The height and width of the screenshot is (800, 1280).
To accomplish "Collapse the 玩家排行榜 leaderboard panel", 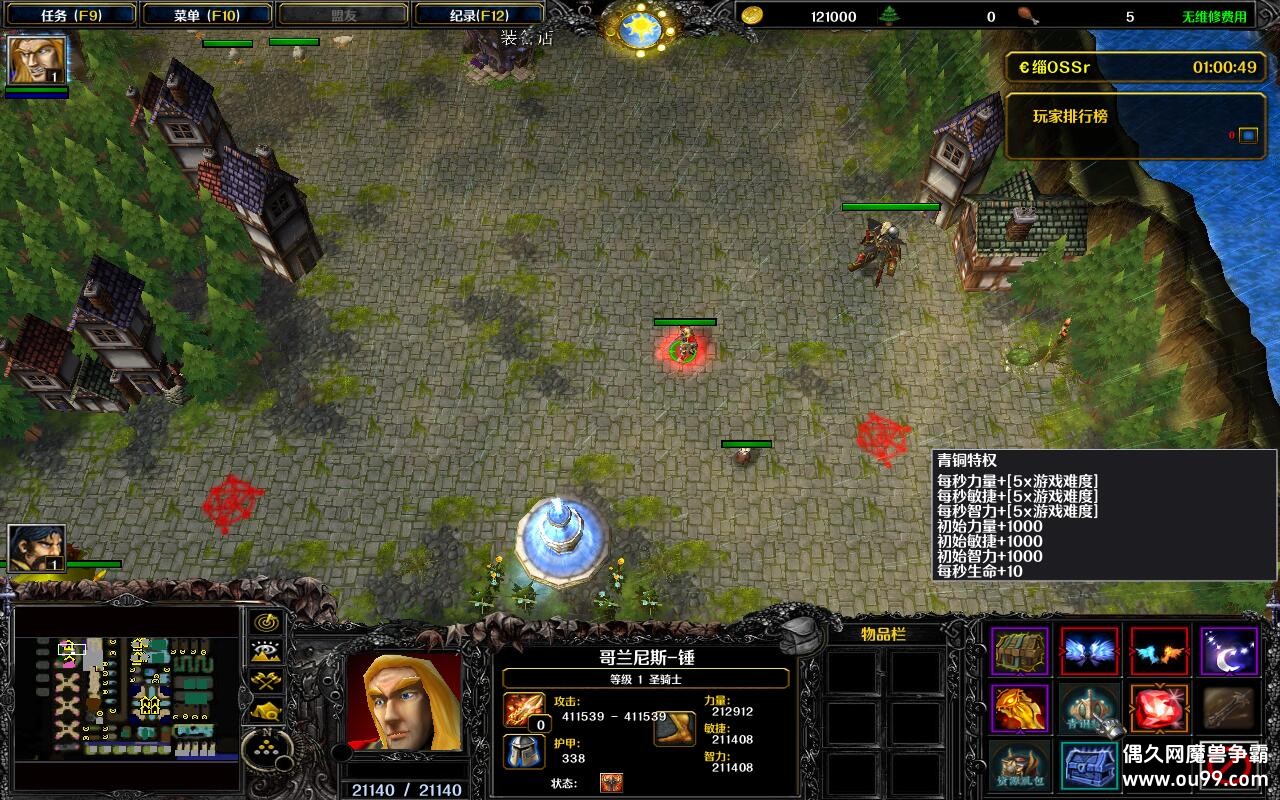I will click(1248, 135).
